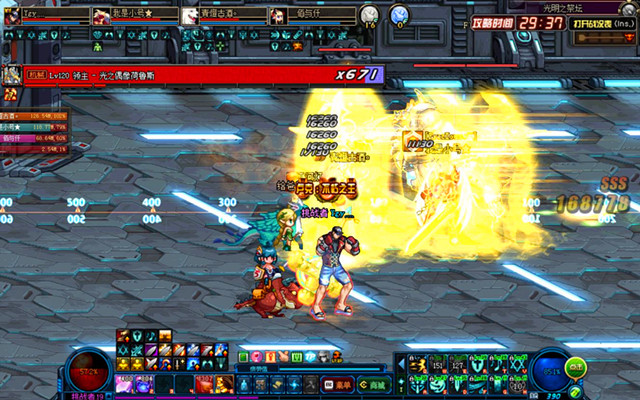Select the third party member portrait
Screen dimensions: 640x400
click(189, 16)
